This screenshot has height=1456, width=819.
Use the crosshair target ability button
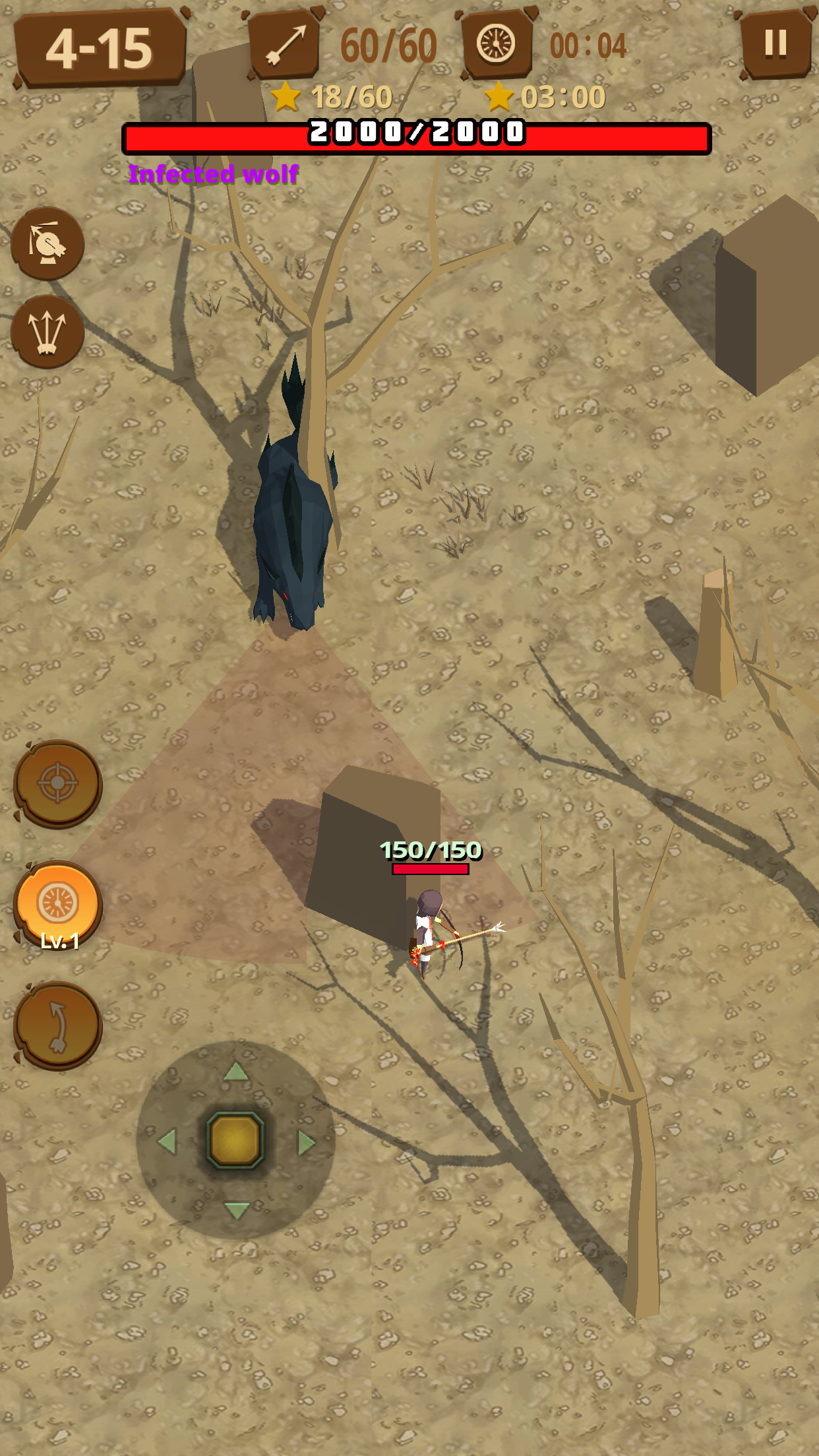pyautogui.click(x=58, y=783)
